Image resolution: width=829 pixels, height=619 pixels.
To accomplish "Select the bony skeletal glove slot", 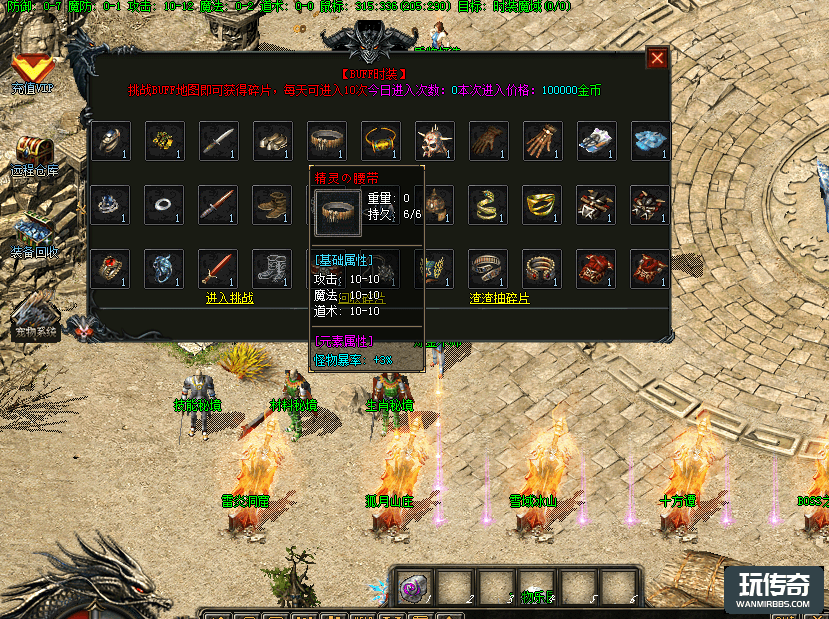I will (542, 141).
